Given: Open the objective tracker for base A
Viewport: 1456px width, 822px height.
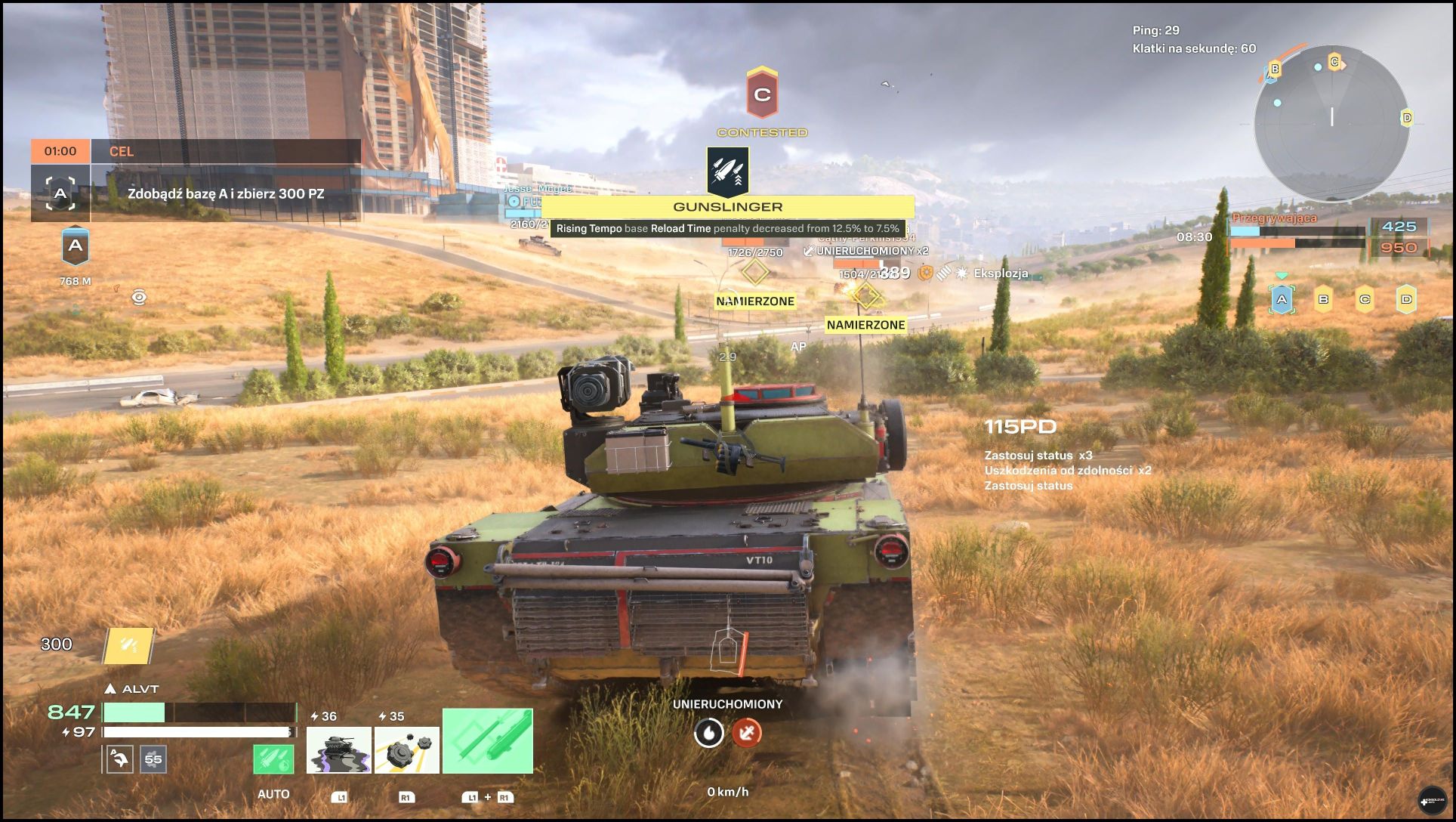Looking at the screenshot, I should coord(60,193).
